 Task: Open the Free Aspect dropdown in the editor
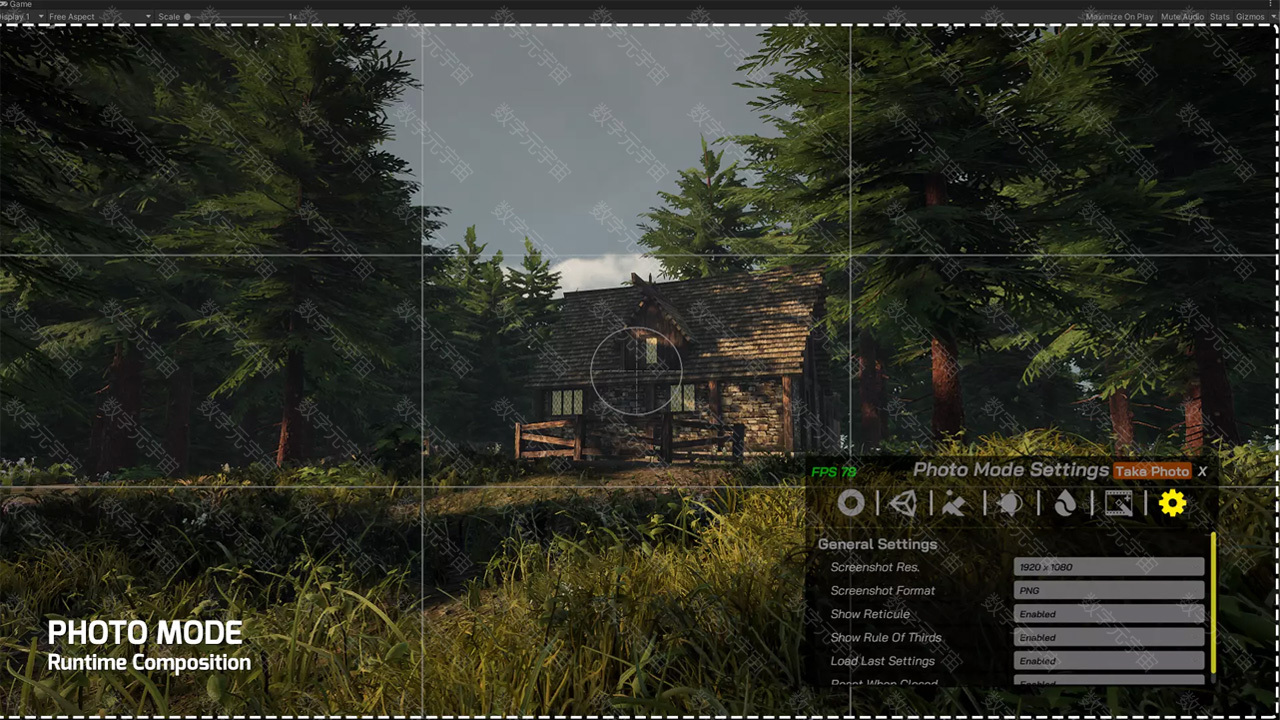click(x=99, y=17)
